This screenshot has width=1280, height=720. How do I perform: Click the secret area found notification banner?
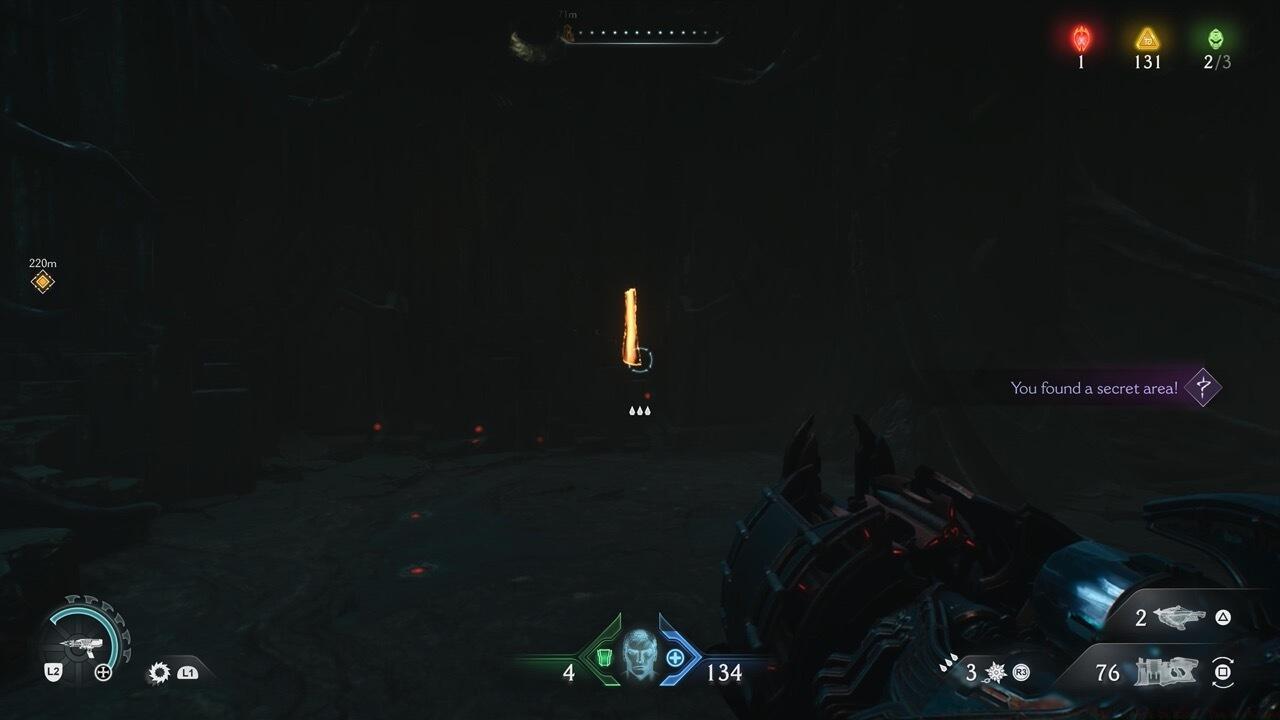click(x=1098, y=387)
